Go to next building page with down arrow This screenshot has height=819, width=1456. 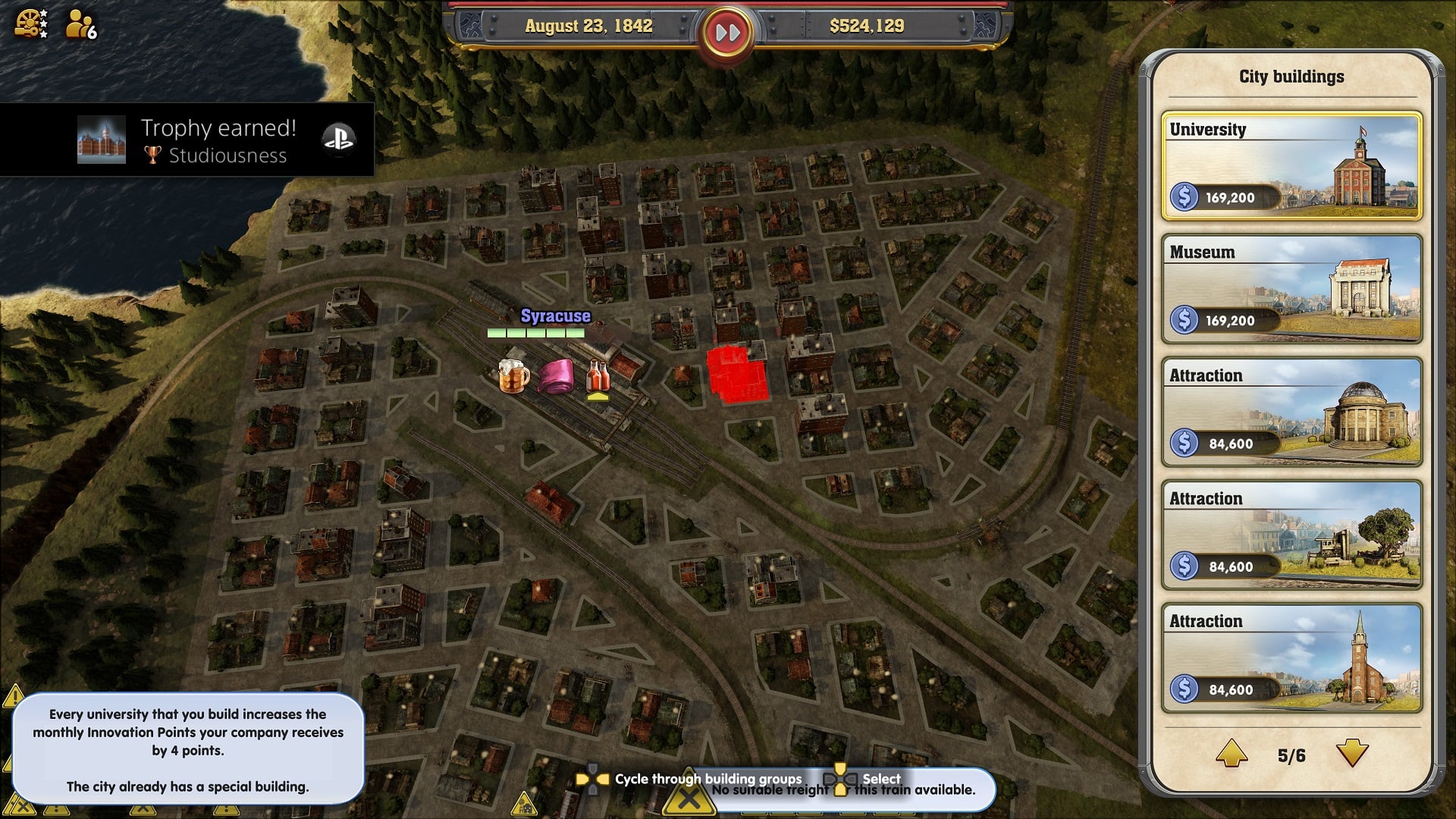[x=1351, y=754]
